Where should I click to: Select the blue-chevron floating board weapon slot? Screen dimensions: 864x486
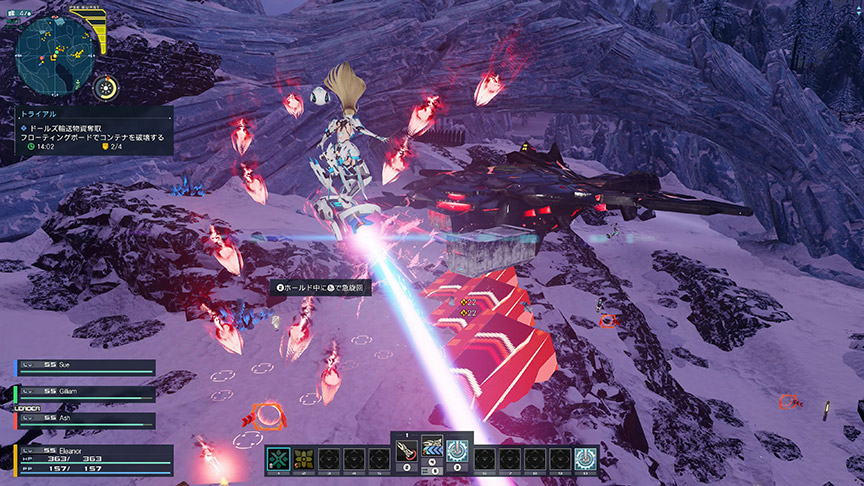(431, 452)
